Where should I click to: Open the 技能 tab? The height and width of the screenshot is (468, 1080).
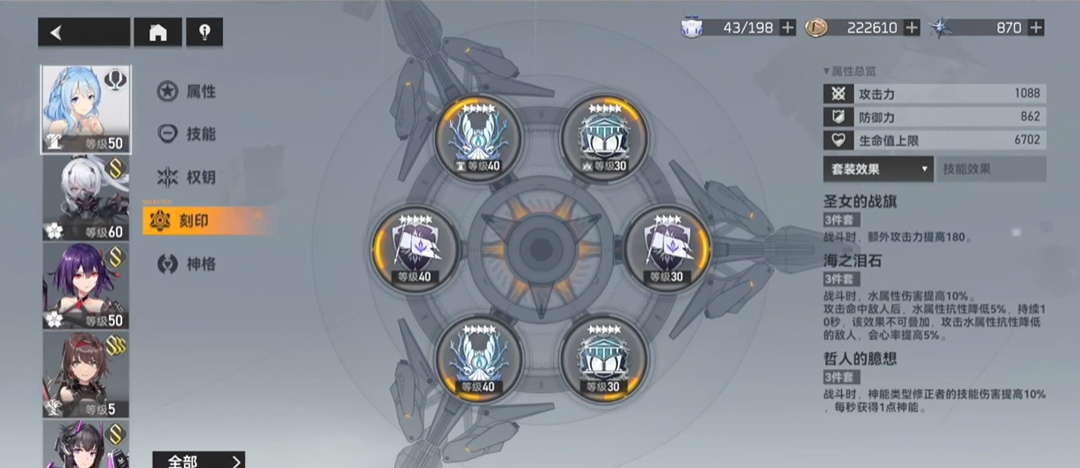tap(188, 134)
